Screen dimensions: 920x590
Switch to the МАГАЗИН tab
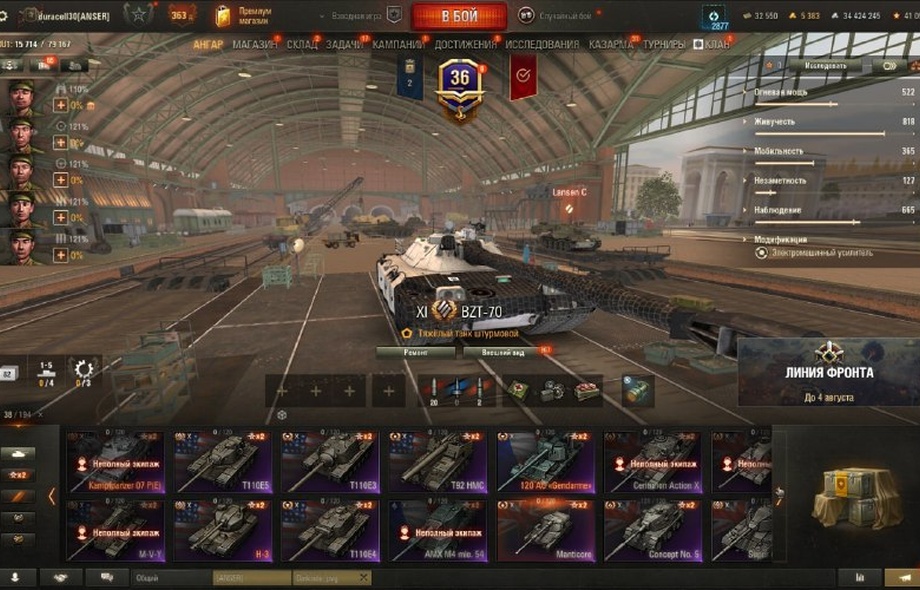coord(255,45)
